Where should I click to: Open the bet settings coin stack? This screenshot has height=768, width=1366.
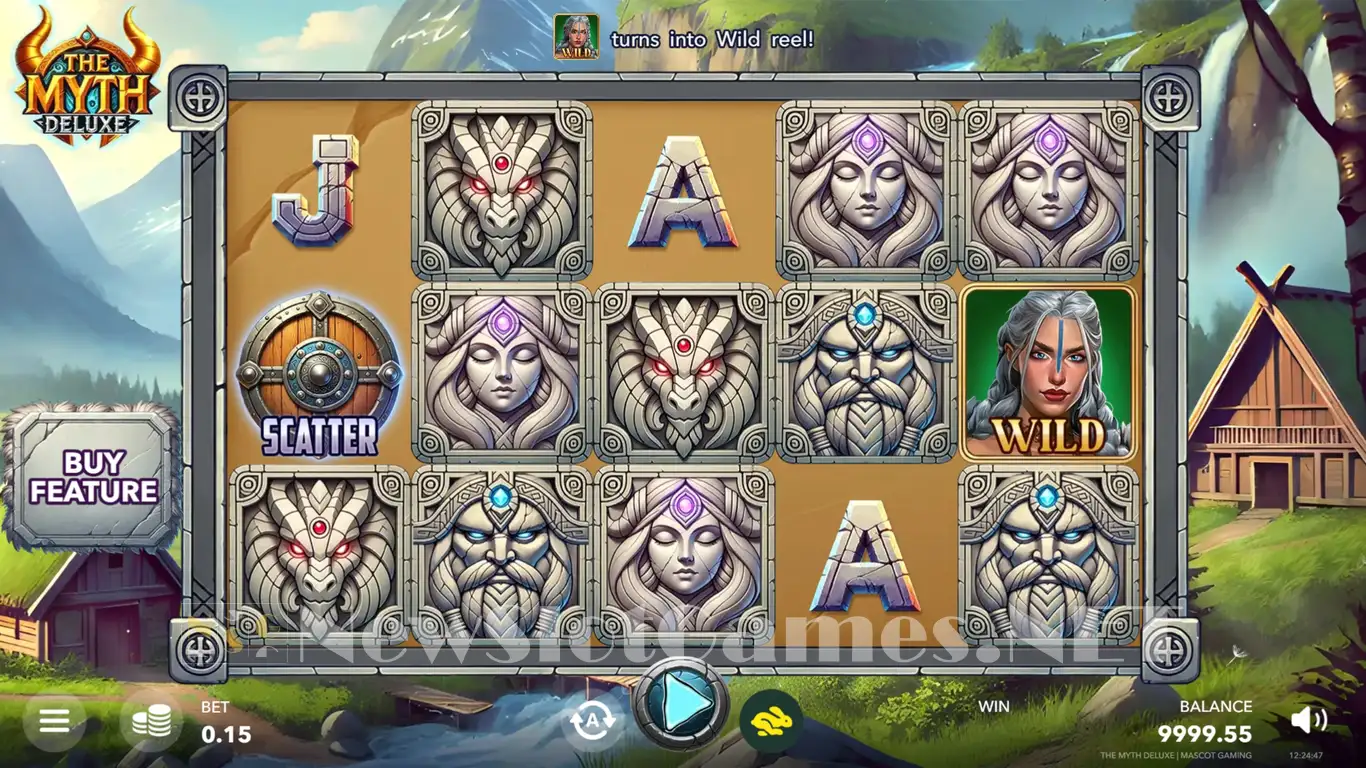pos(151,721)
